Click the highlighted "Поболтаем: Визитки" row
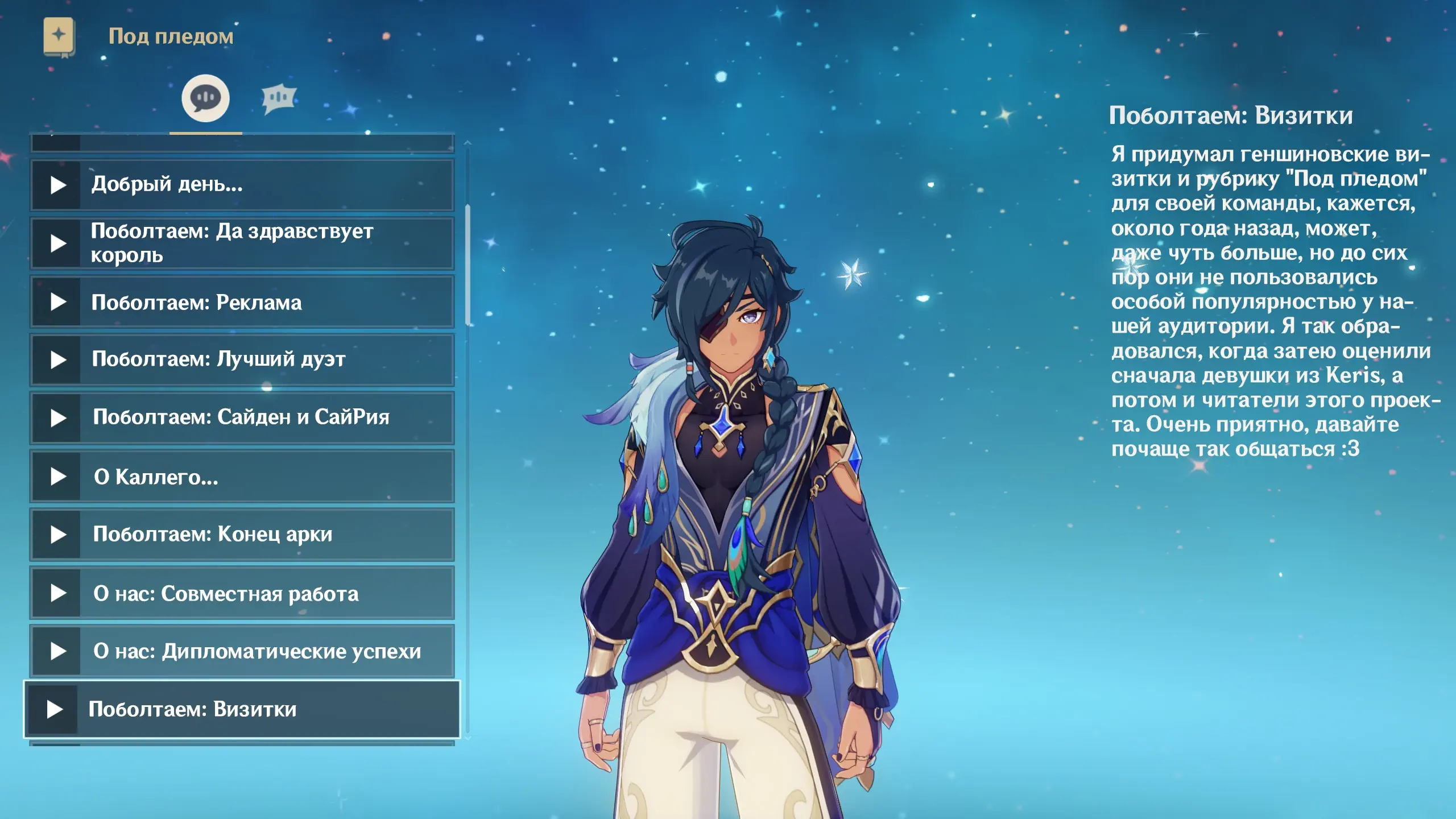1456x819 pixels. pos(242,709)
